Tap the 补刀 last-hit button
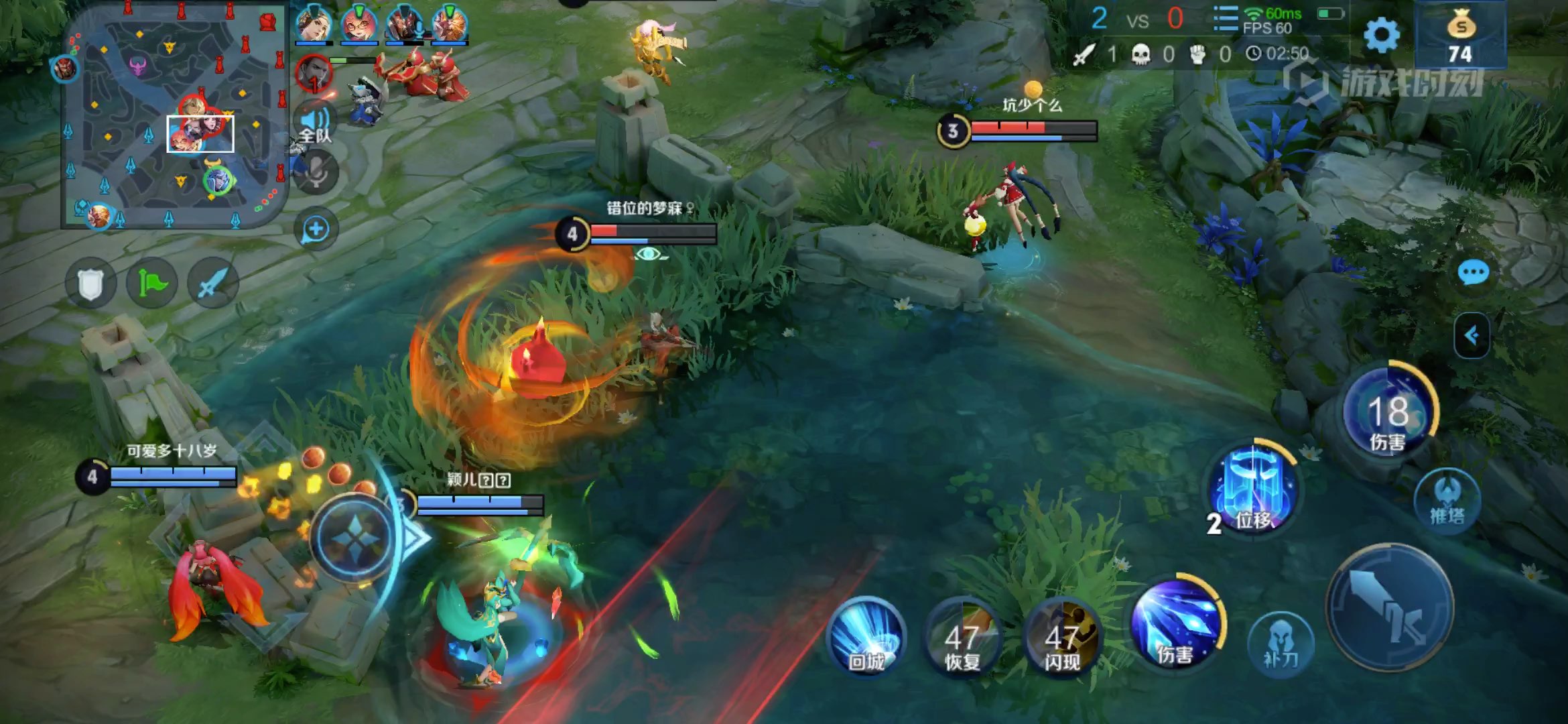This screenshot has width=1568, height=724. pyautogui.click(x=1281, y=644)
